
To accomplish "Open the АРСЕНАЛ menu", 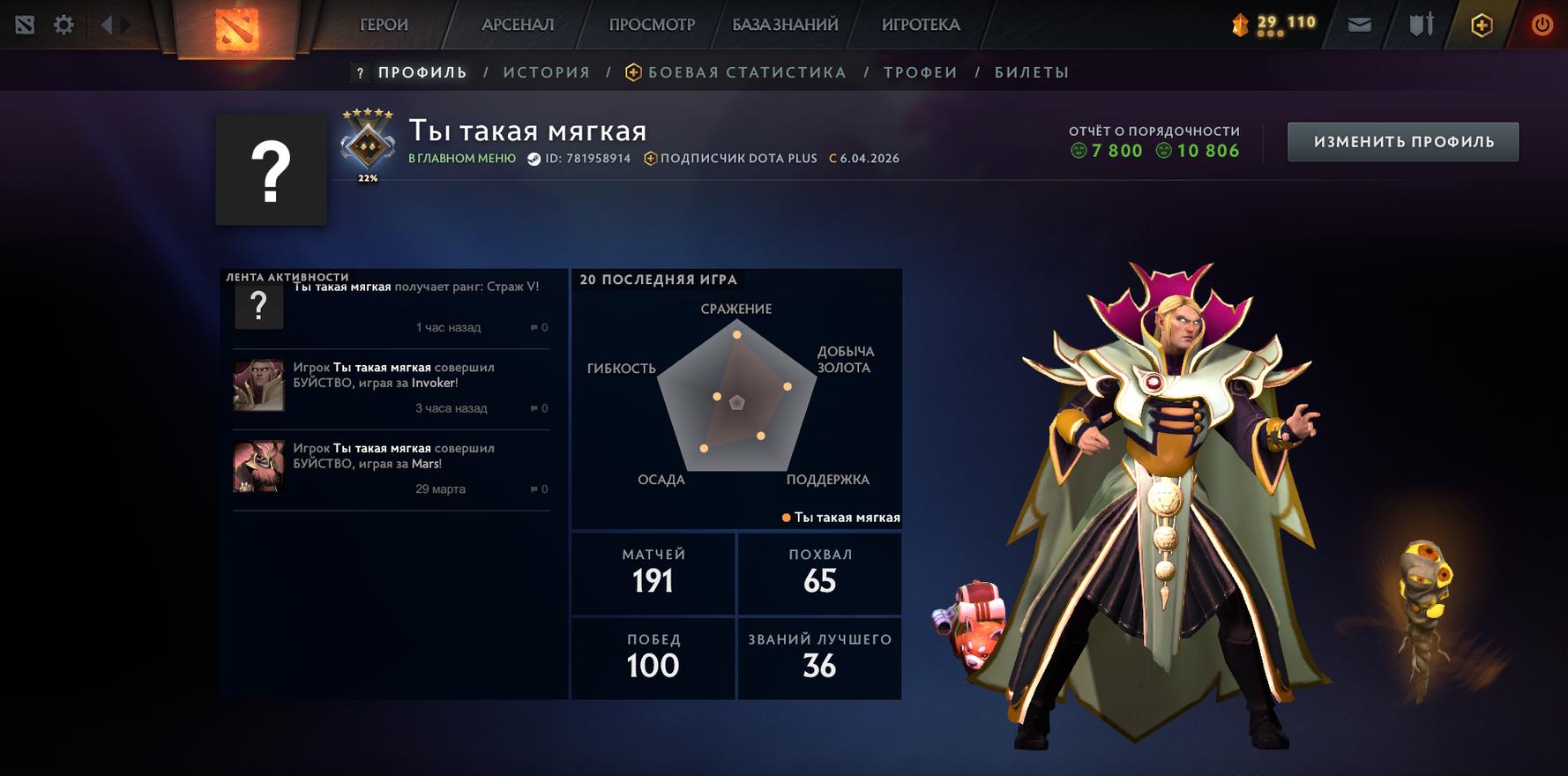I will (518, 25).
